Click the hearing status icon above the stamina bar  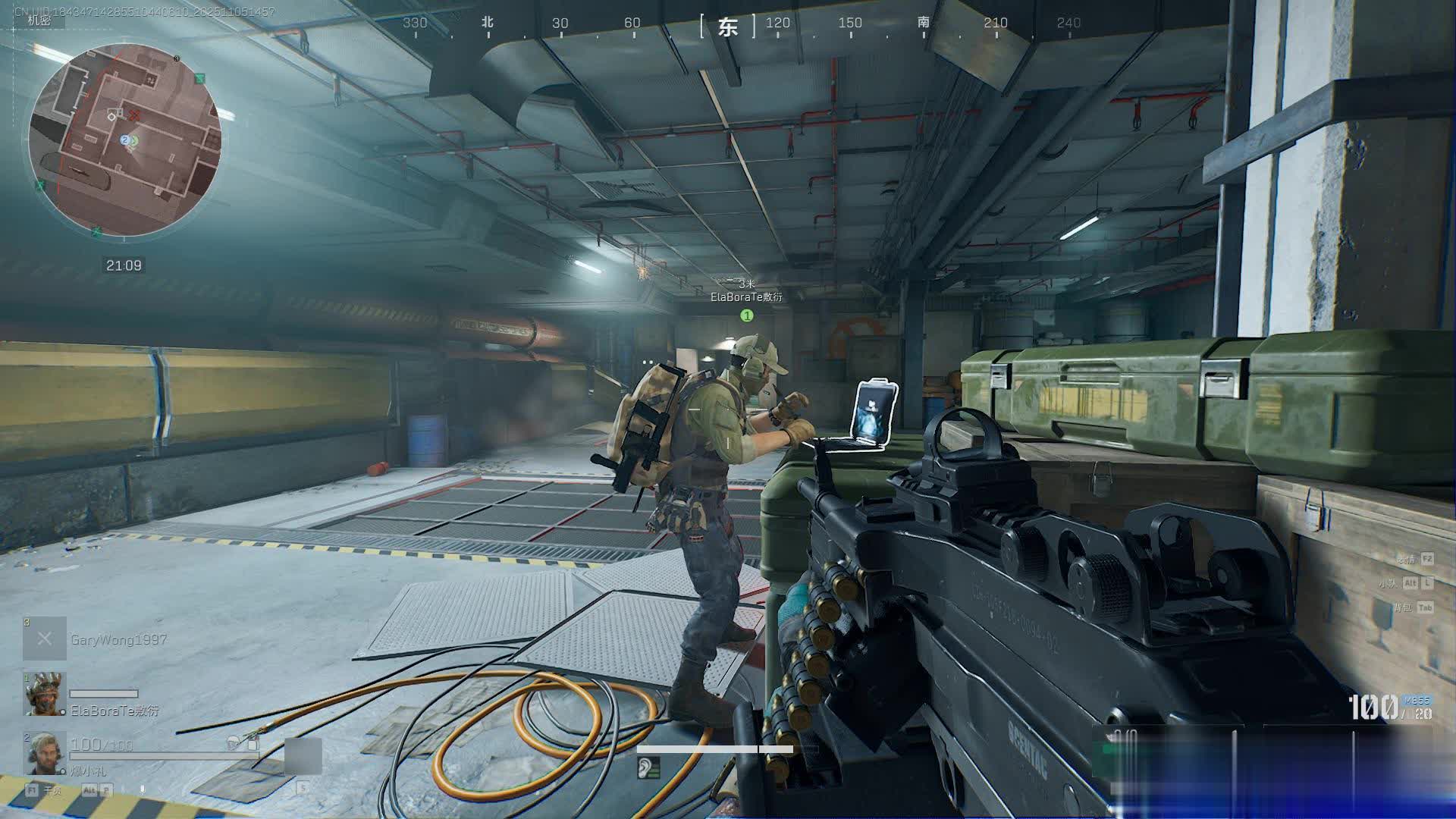pyautogui.click(x=648, y=768)
